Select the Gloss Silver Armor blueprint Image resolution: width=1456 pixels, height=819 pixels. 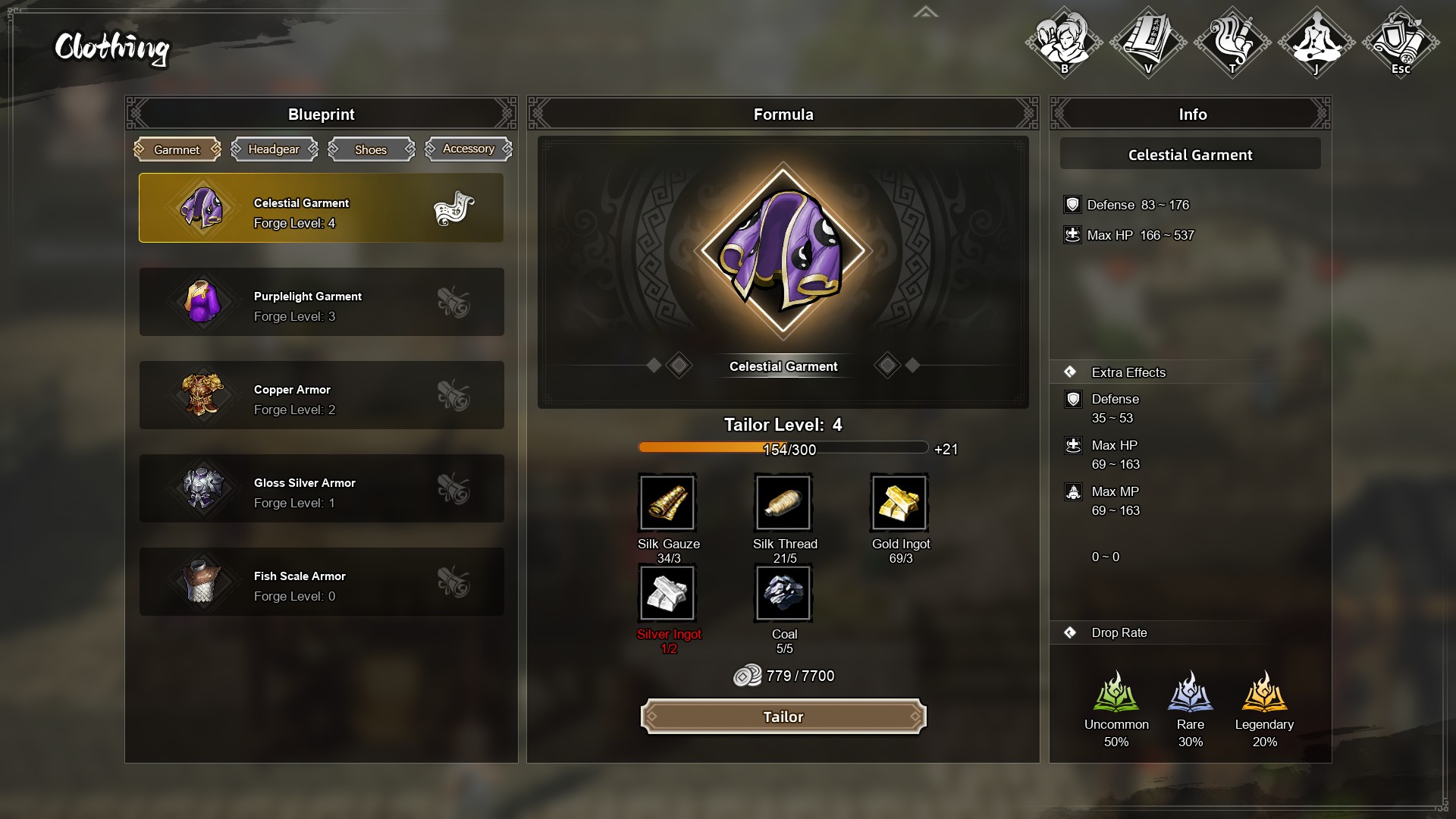pos(321,488)
